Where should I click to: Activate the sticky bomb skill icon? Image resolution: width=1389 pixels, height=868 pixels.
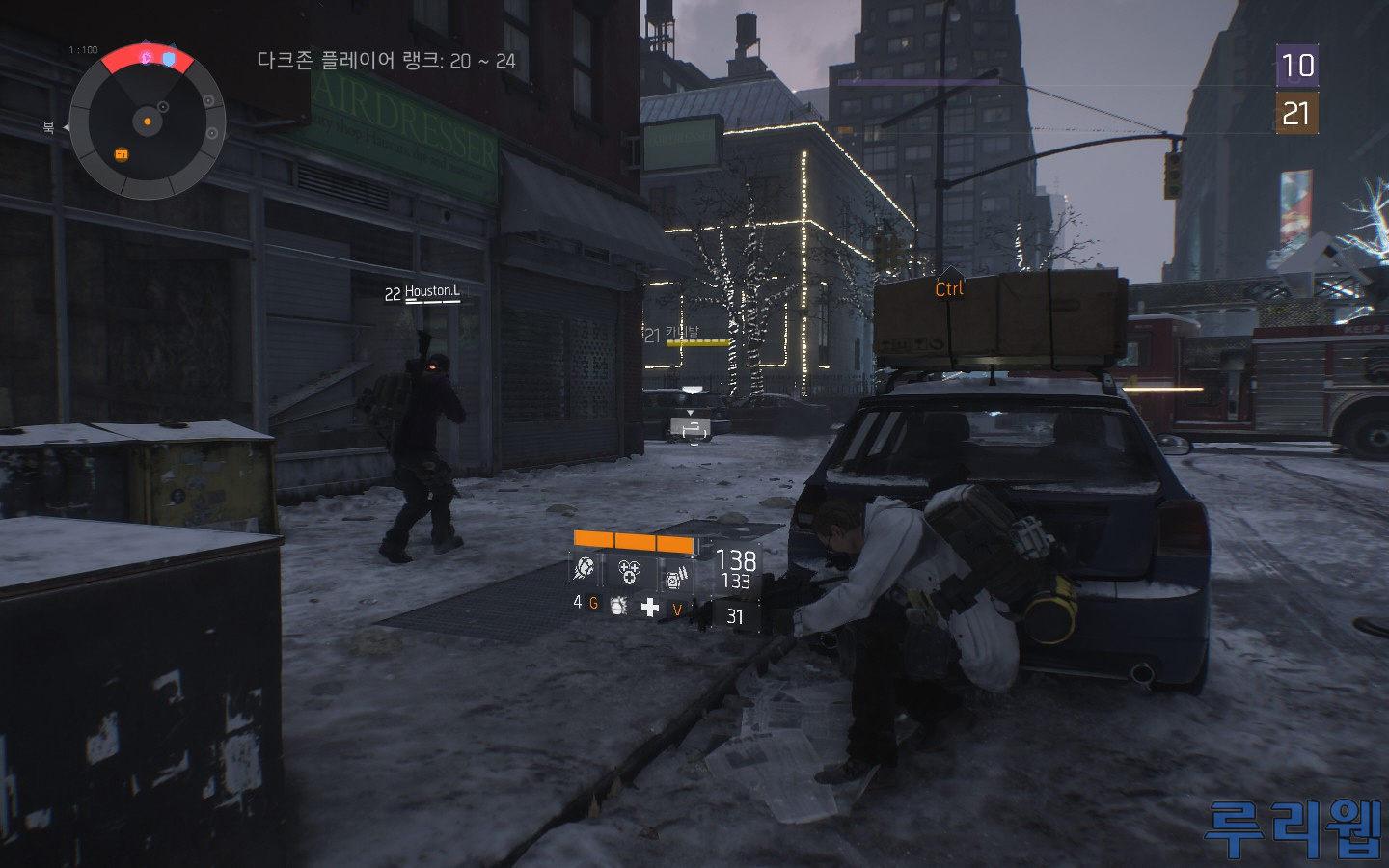(585, 570)
